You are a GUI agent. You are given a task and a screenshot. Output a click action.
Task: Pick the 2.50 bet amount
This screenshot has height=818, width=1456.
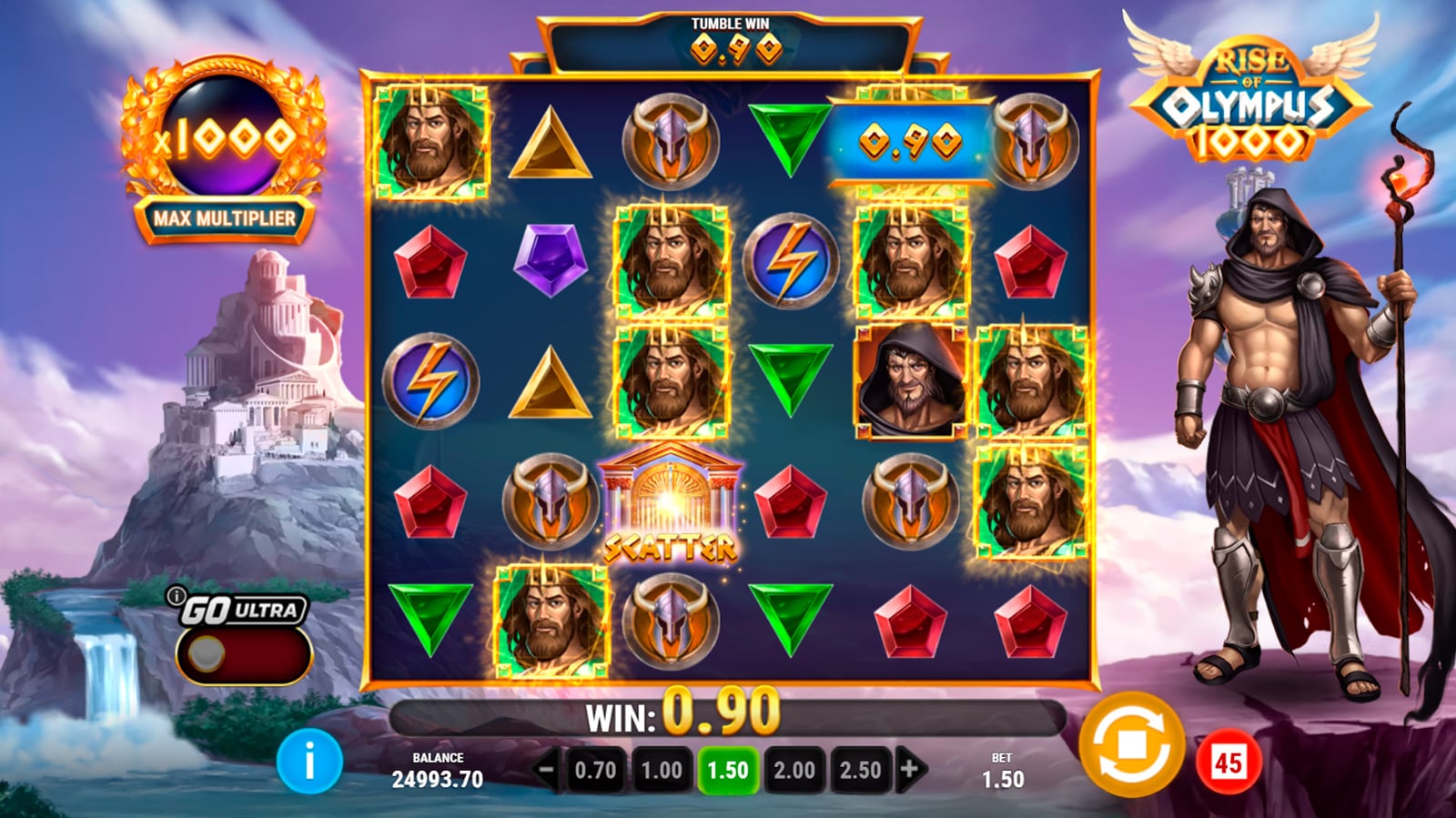(x=860, y=770)
